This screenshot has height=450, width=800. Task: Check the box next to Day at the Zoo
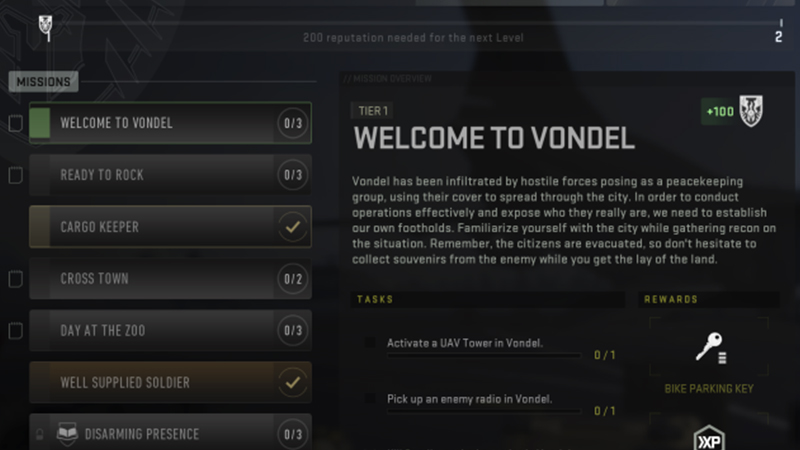tap(15, 331)
